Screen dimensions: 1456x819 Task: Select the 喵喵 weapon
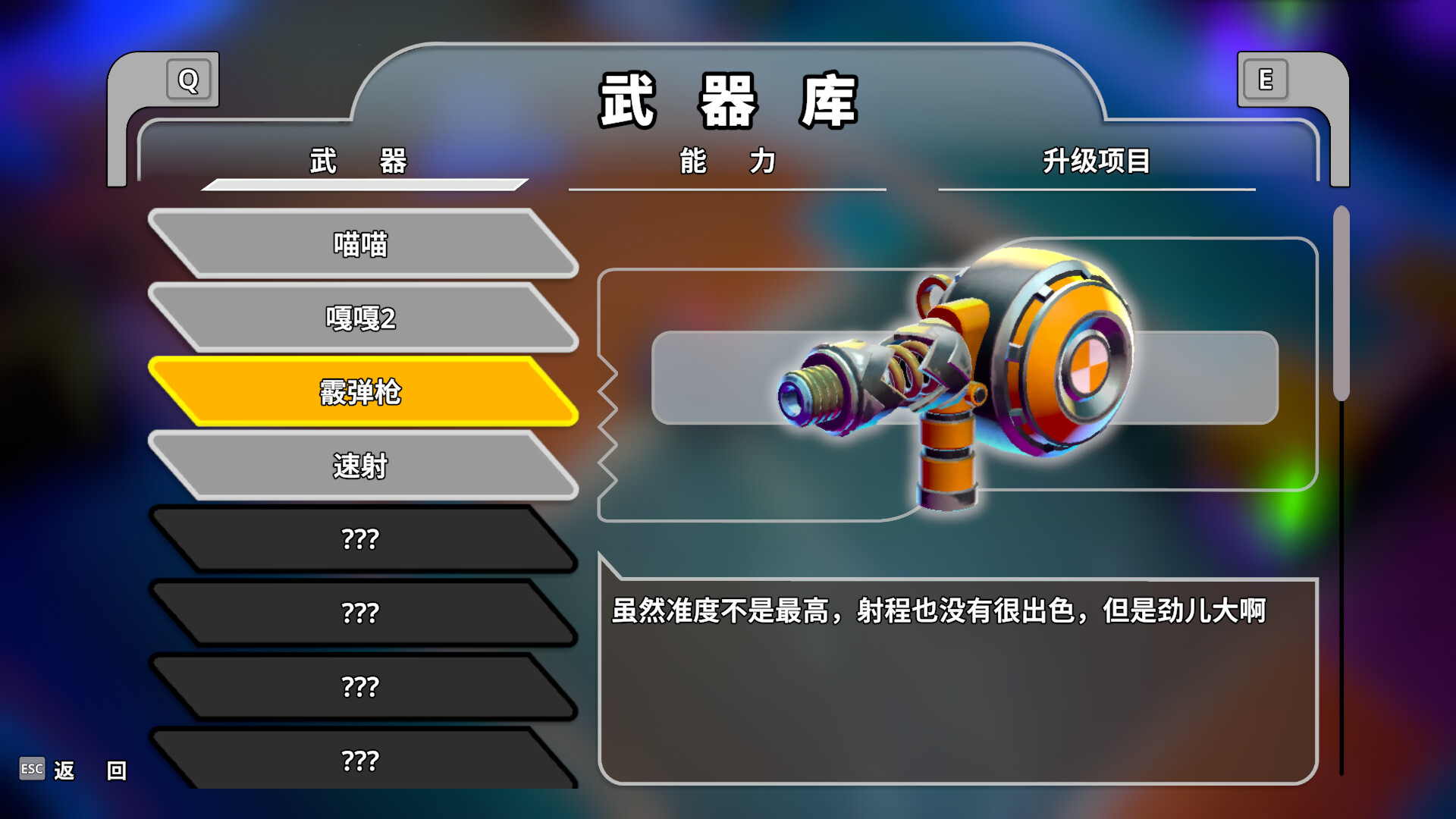click(362, 246)
